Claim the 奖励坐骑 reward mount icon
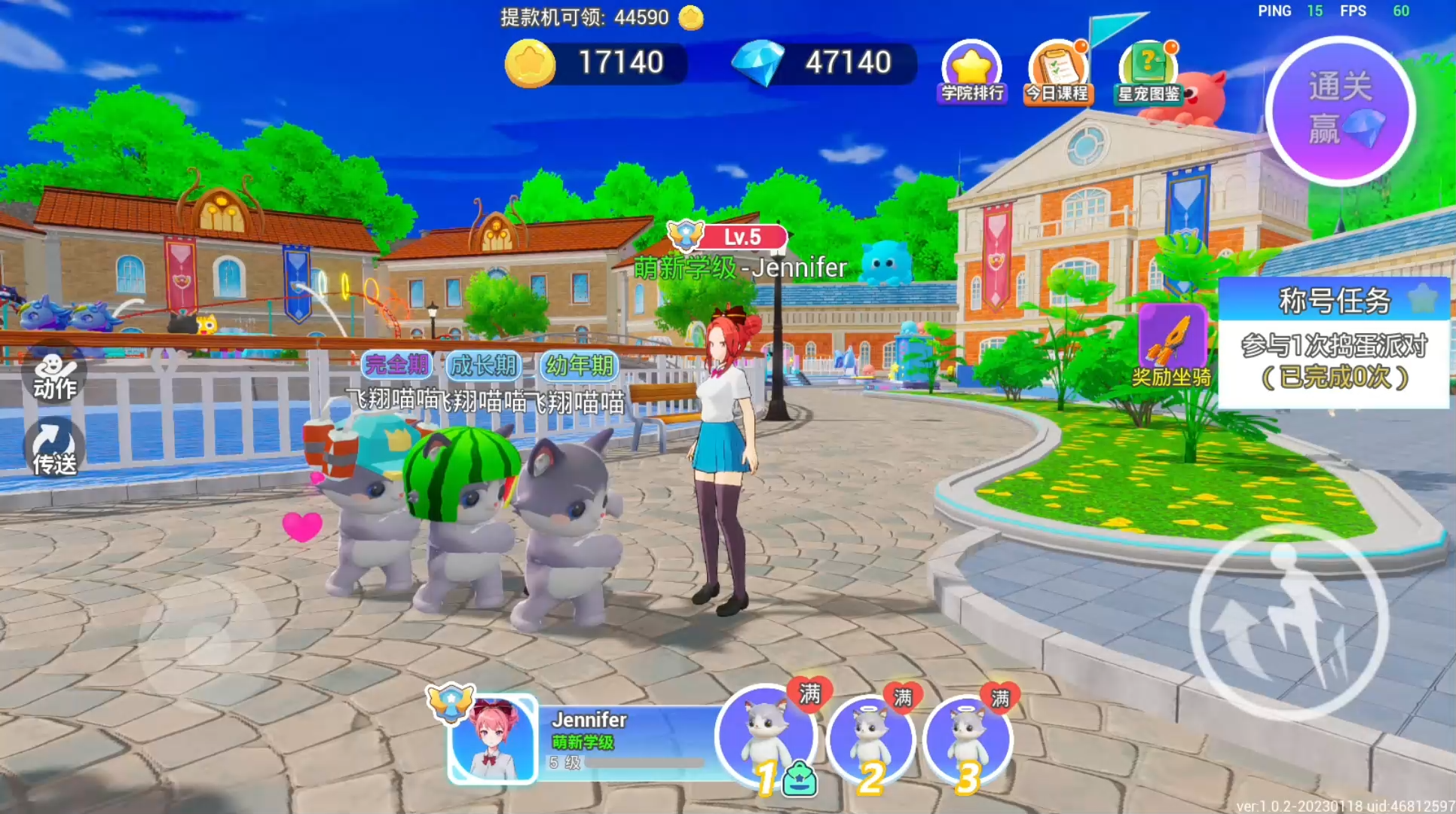 (1172, 345)
